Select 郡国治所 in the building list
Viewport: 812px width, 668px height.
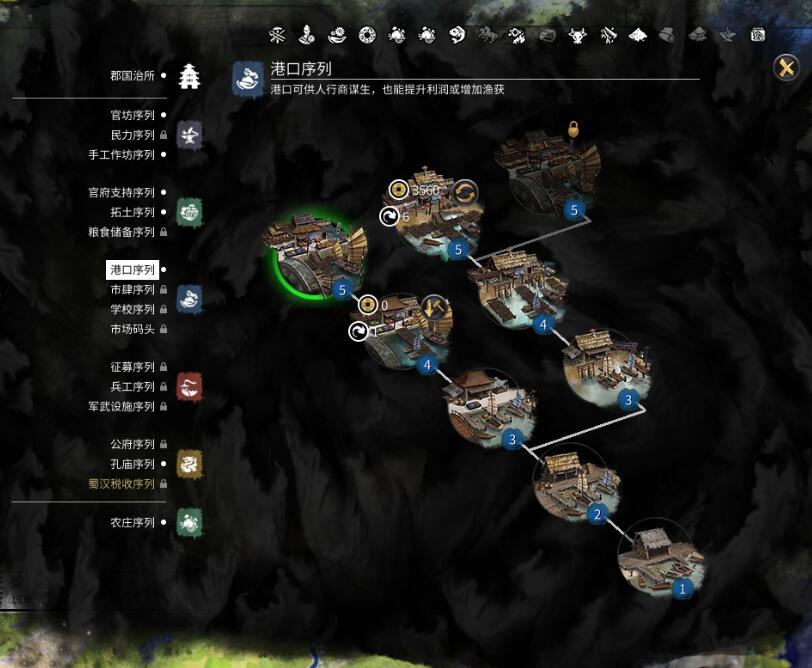point(132,76)
